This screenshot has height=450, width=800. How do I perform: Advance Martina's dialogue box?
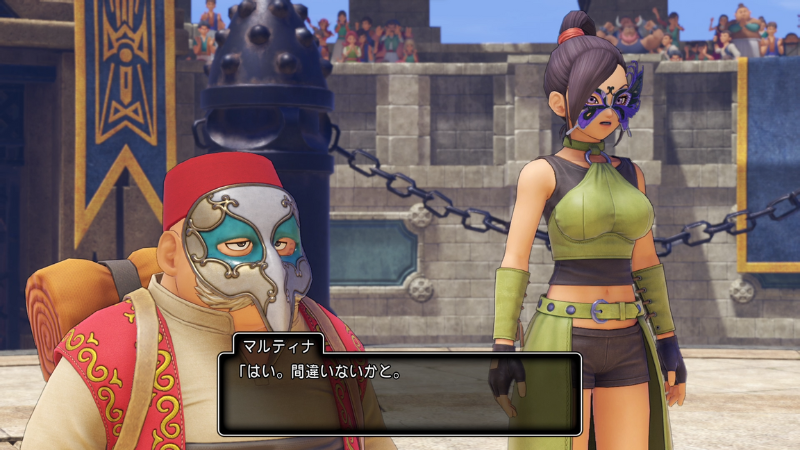coord(399,391)
